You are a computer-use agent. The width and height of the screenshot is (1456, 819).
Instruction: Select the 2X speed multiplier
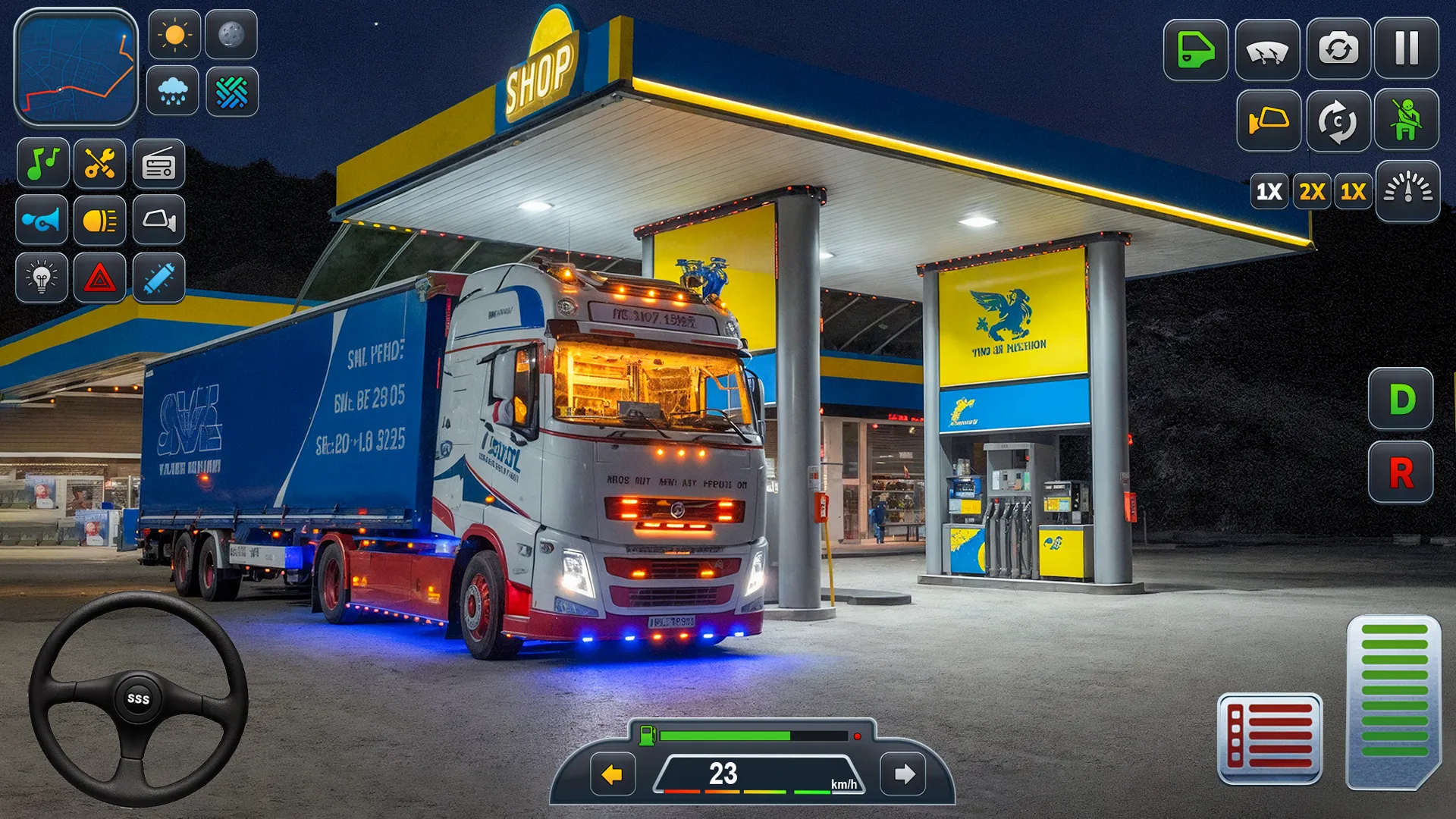pyautogui.click(x=1311, y=192)
